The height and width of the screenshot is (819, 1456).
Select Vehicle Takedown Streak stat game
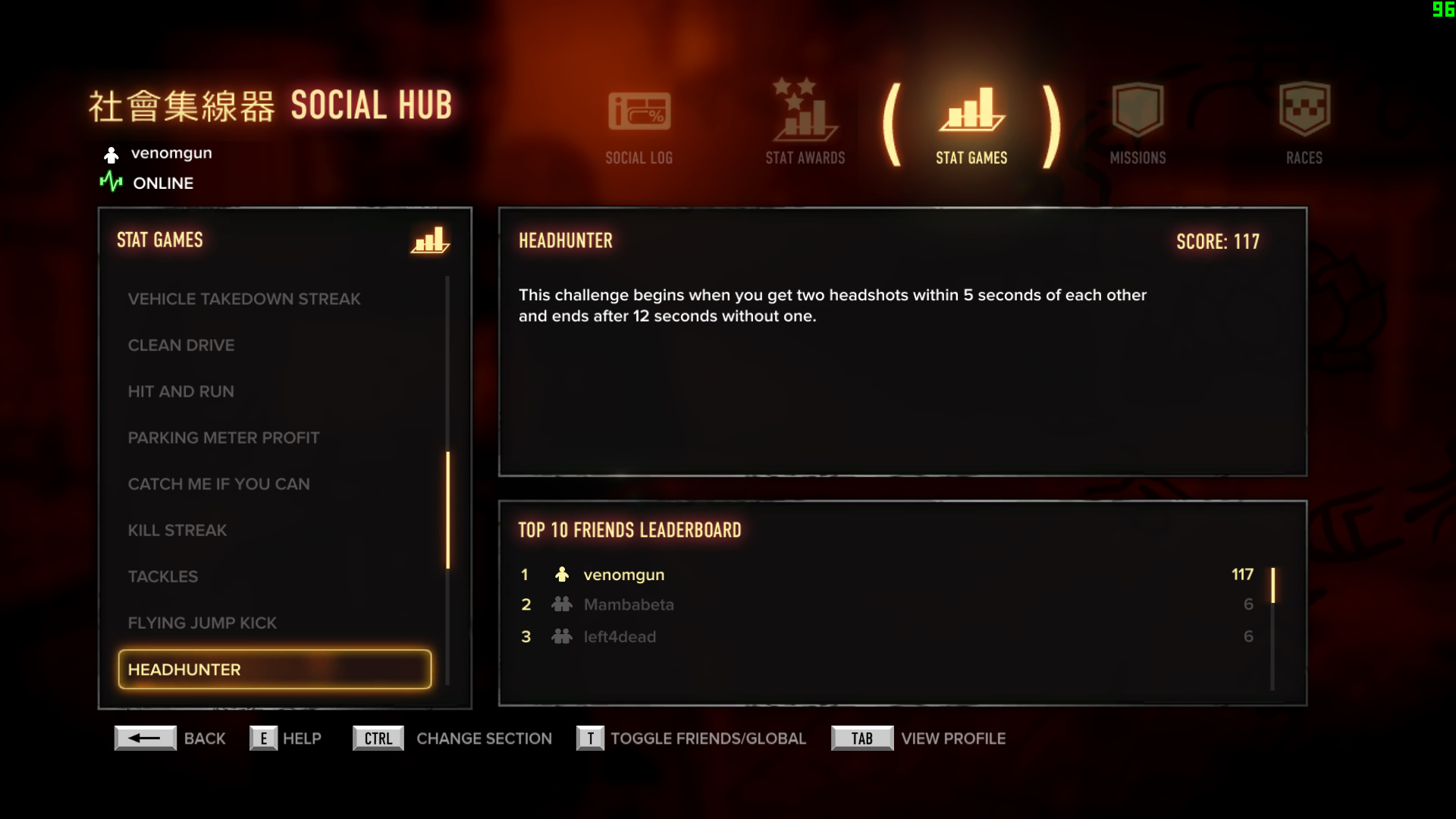click(x=243, y=299)
